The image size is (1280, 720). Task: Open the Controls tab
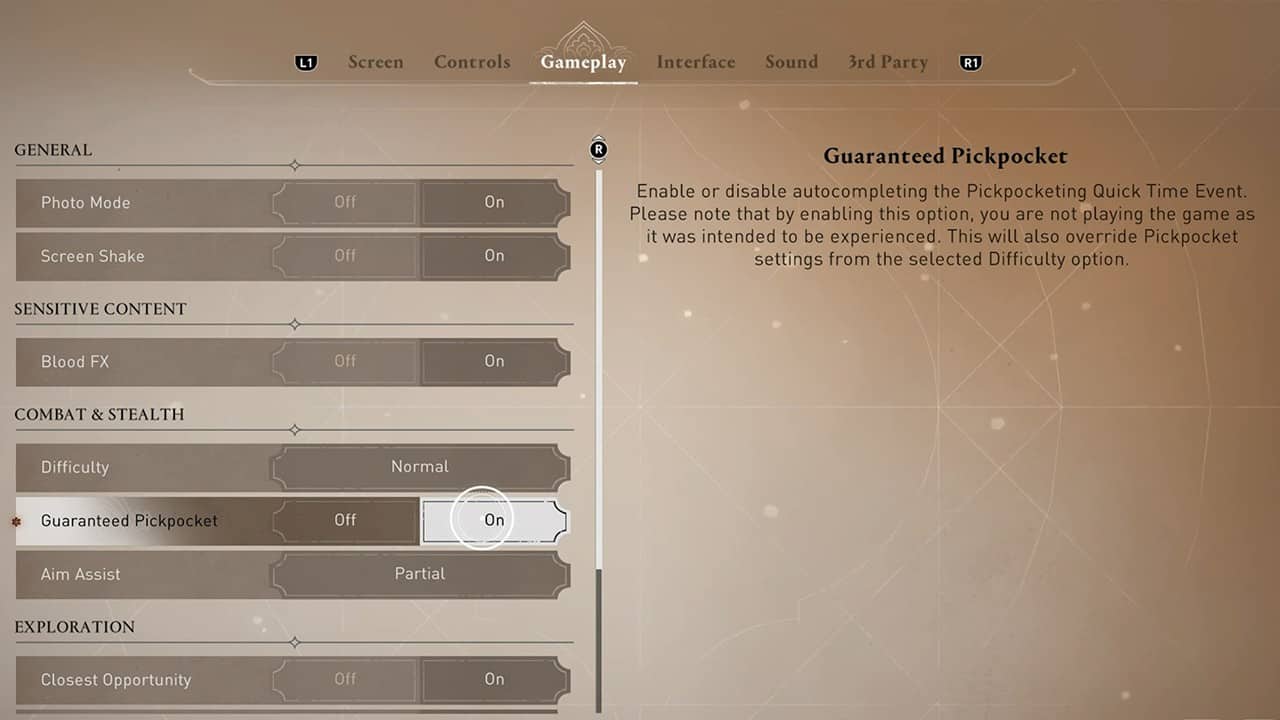pyautogui.click(x=472, y=62)
